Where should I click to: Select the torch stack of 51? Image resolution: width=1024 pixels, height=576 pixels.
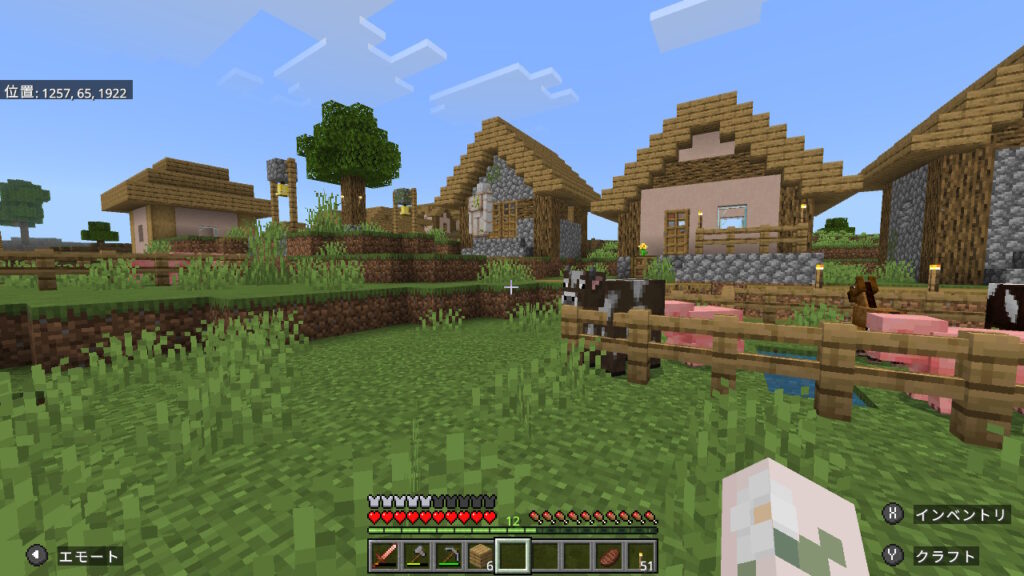click(641, 555)
